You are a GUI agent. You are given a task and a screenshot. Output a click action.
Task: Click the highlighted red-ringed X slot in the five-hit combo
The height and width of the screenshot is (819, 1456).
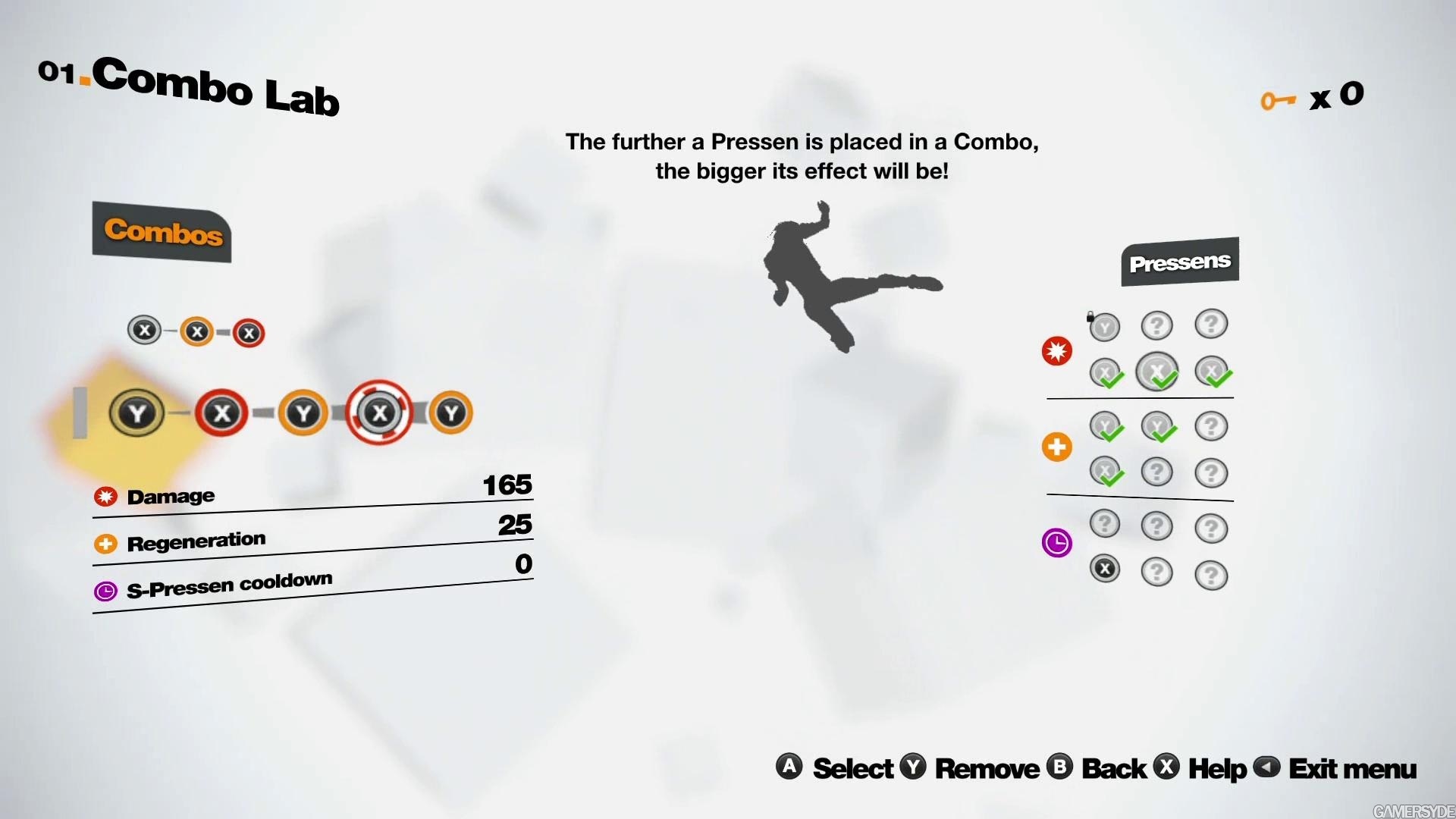tap(379, 413)
